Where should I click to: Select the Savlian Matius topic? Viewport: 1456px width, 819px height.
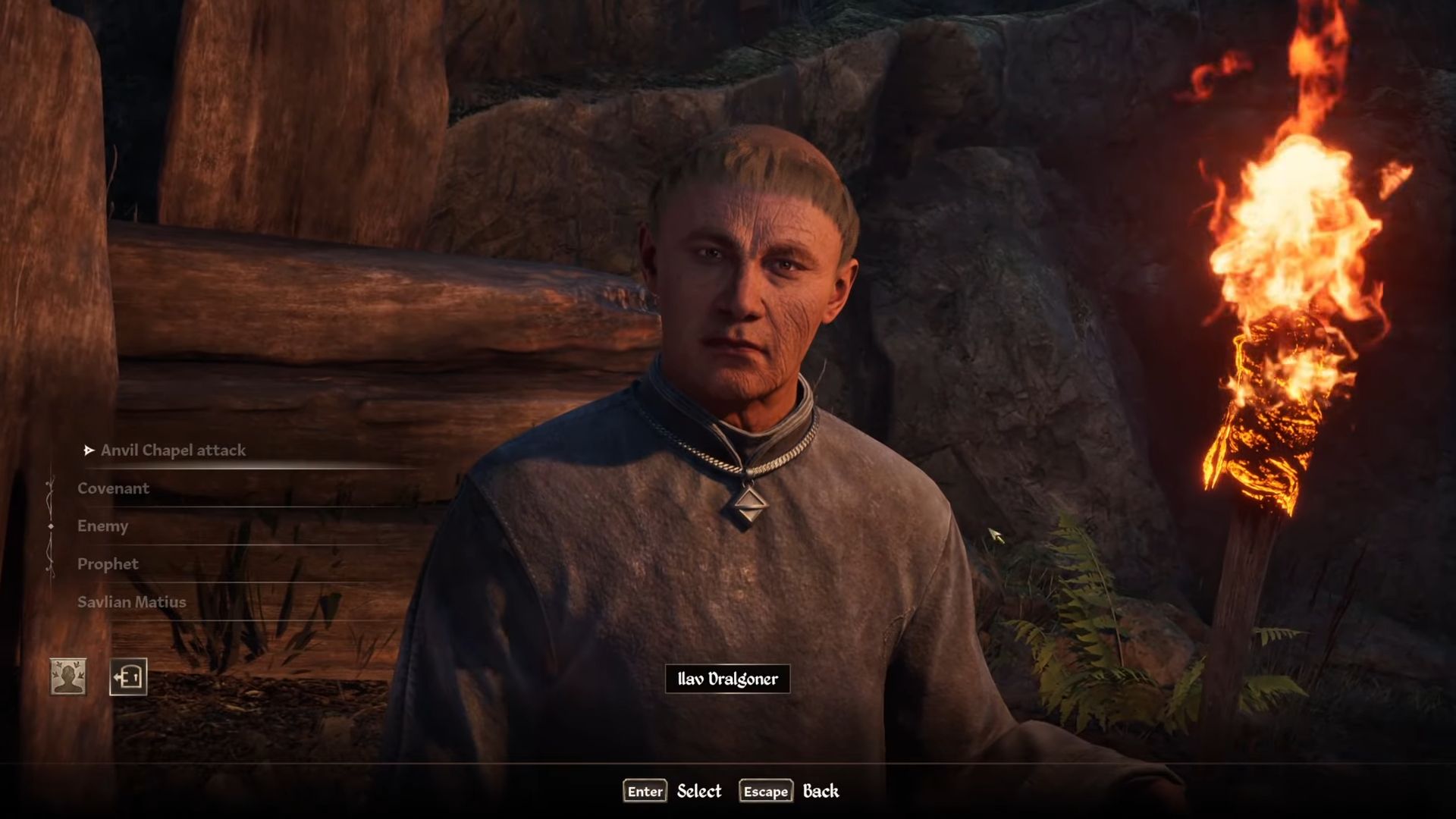(x=131, y=602)
